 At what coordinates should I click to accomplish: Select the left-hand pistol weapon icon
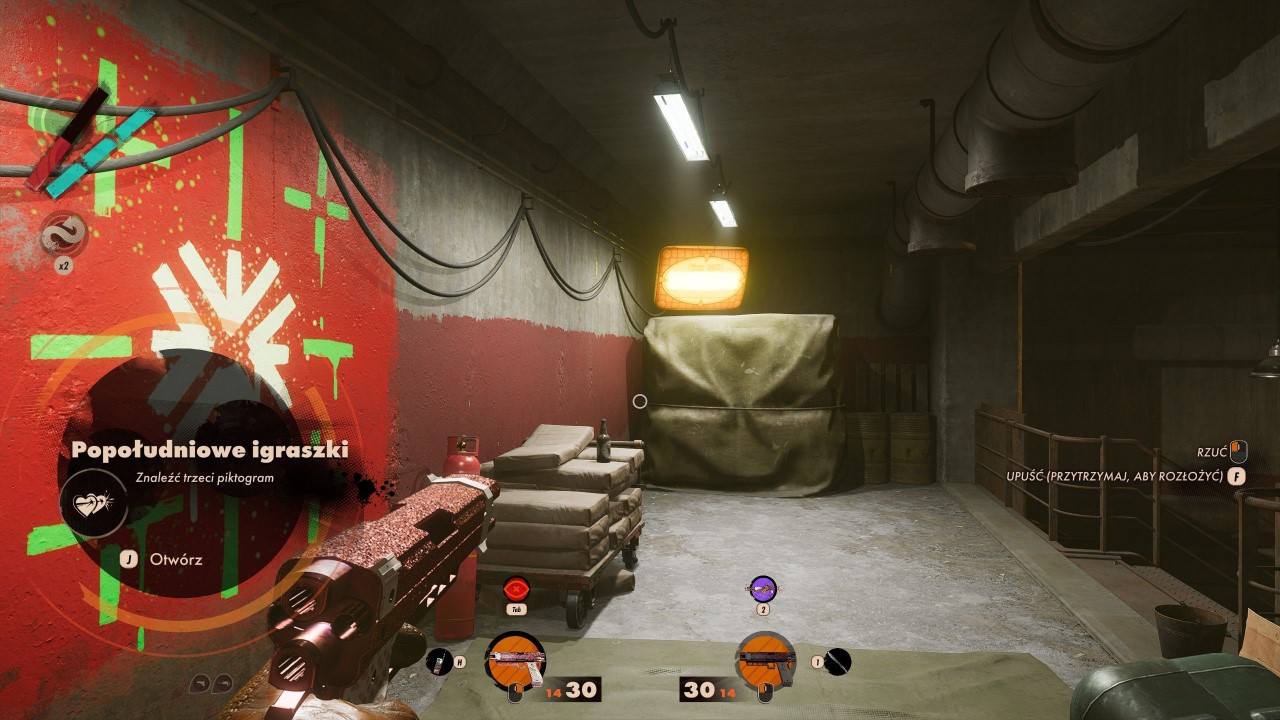[x=514, y=660]
